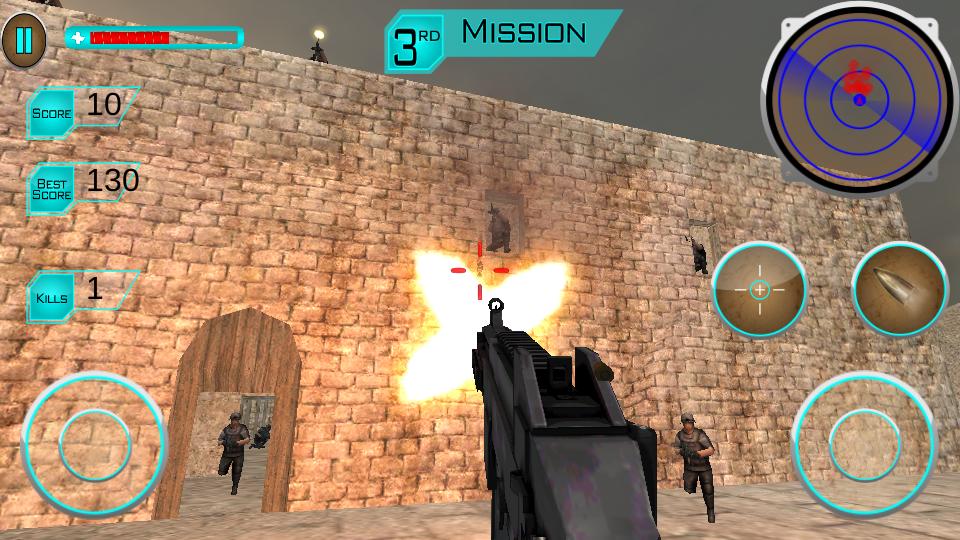Viewport: 960px width, 540px height.
Task: Pause the game with the pause button
Action: [x=24, y=40]
